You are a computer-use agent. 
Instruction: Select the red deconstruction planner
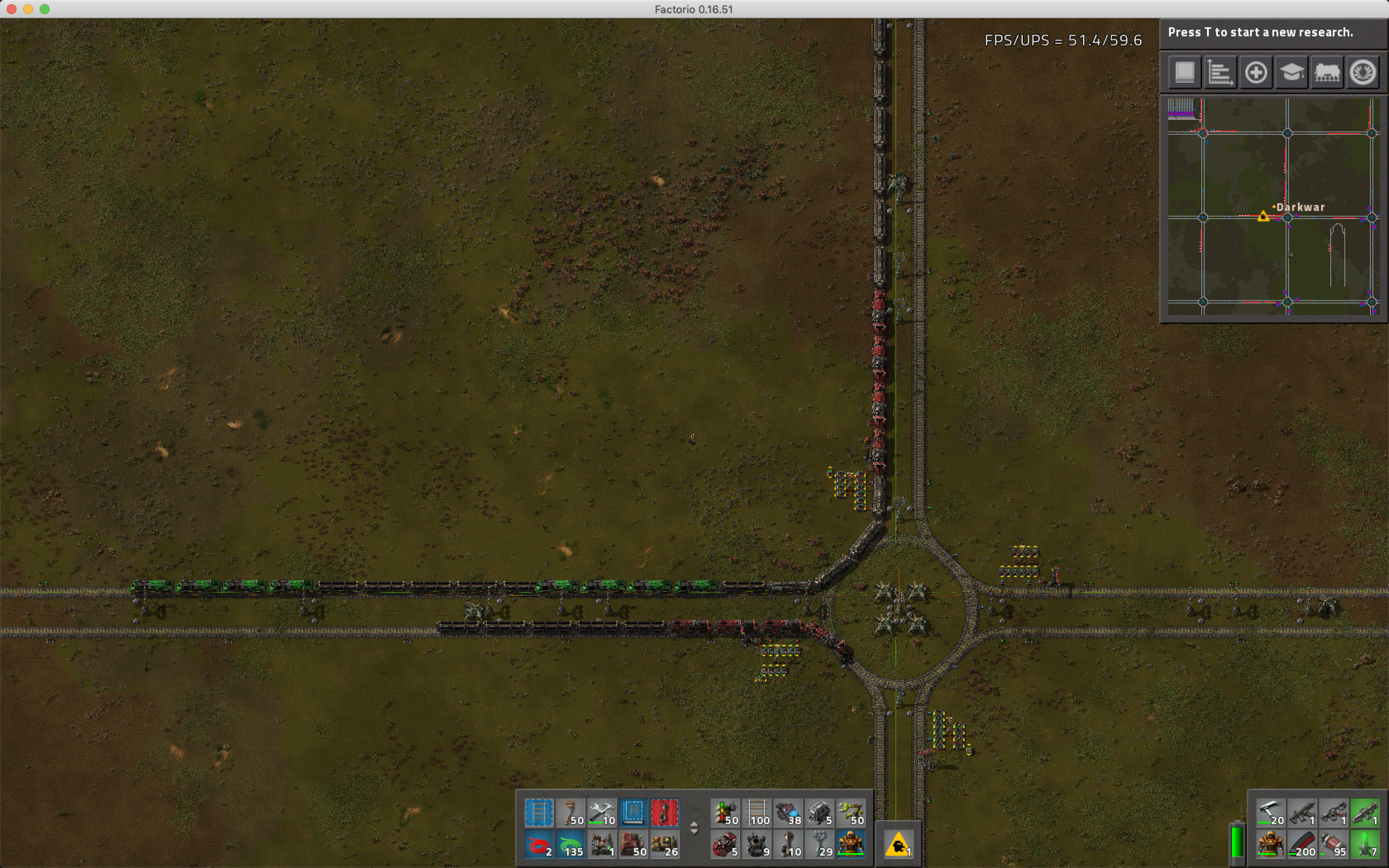pos(664,813)
